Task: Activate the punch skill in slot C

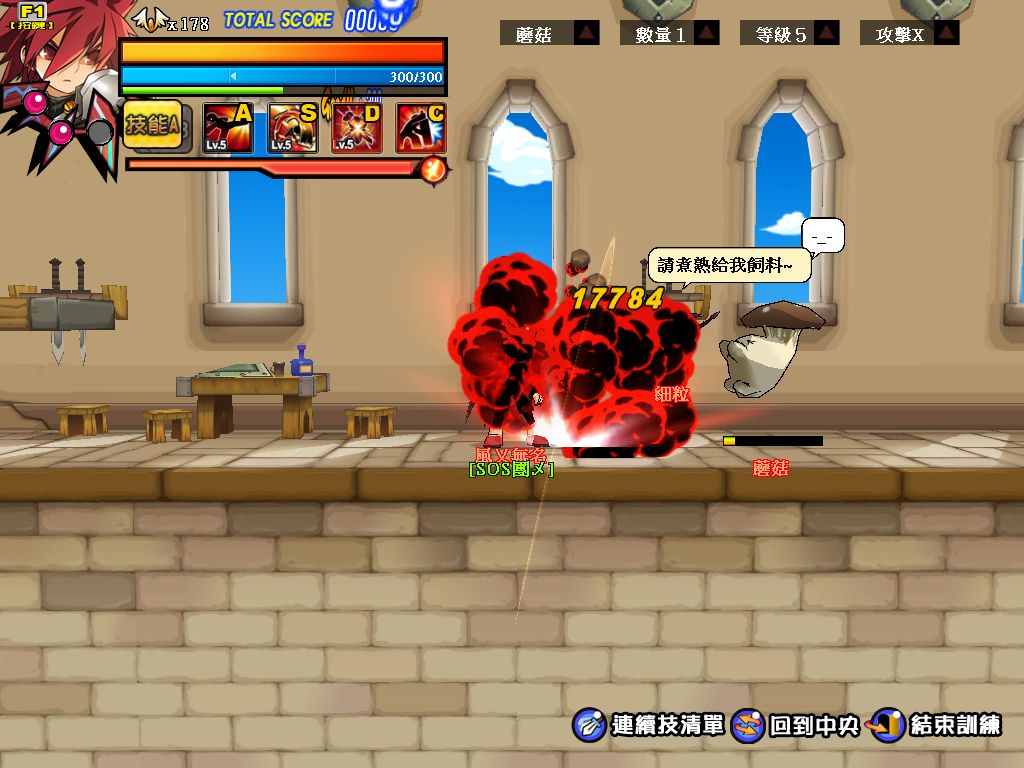Action: (x=421, y=129)
